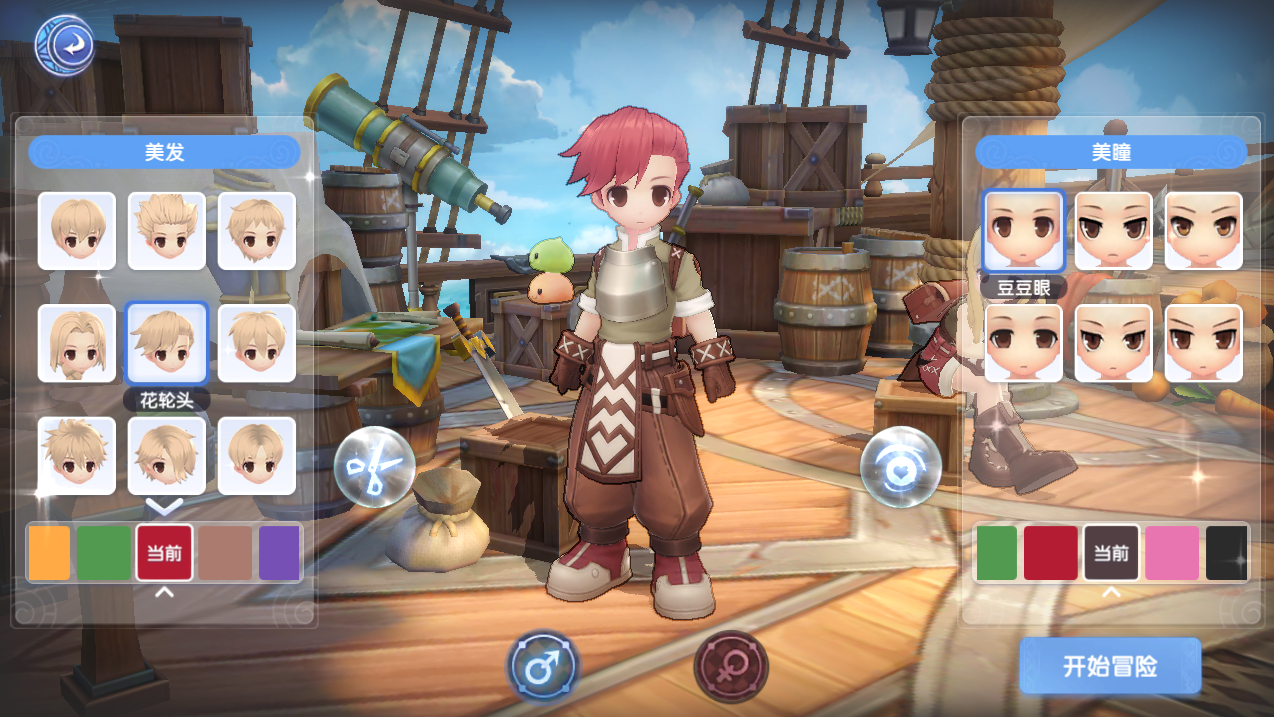Choose the purple hair color
The width and height of the screenshot is (1274, 717).
279,553
